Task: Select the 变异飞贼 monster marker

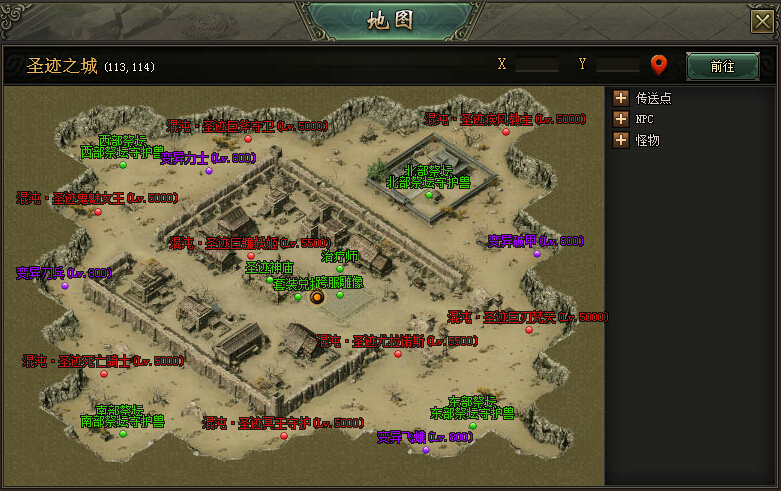Action: (x=426, y=450)
